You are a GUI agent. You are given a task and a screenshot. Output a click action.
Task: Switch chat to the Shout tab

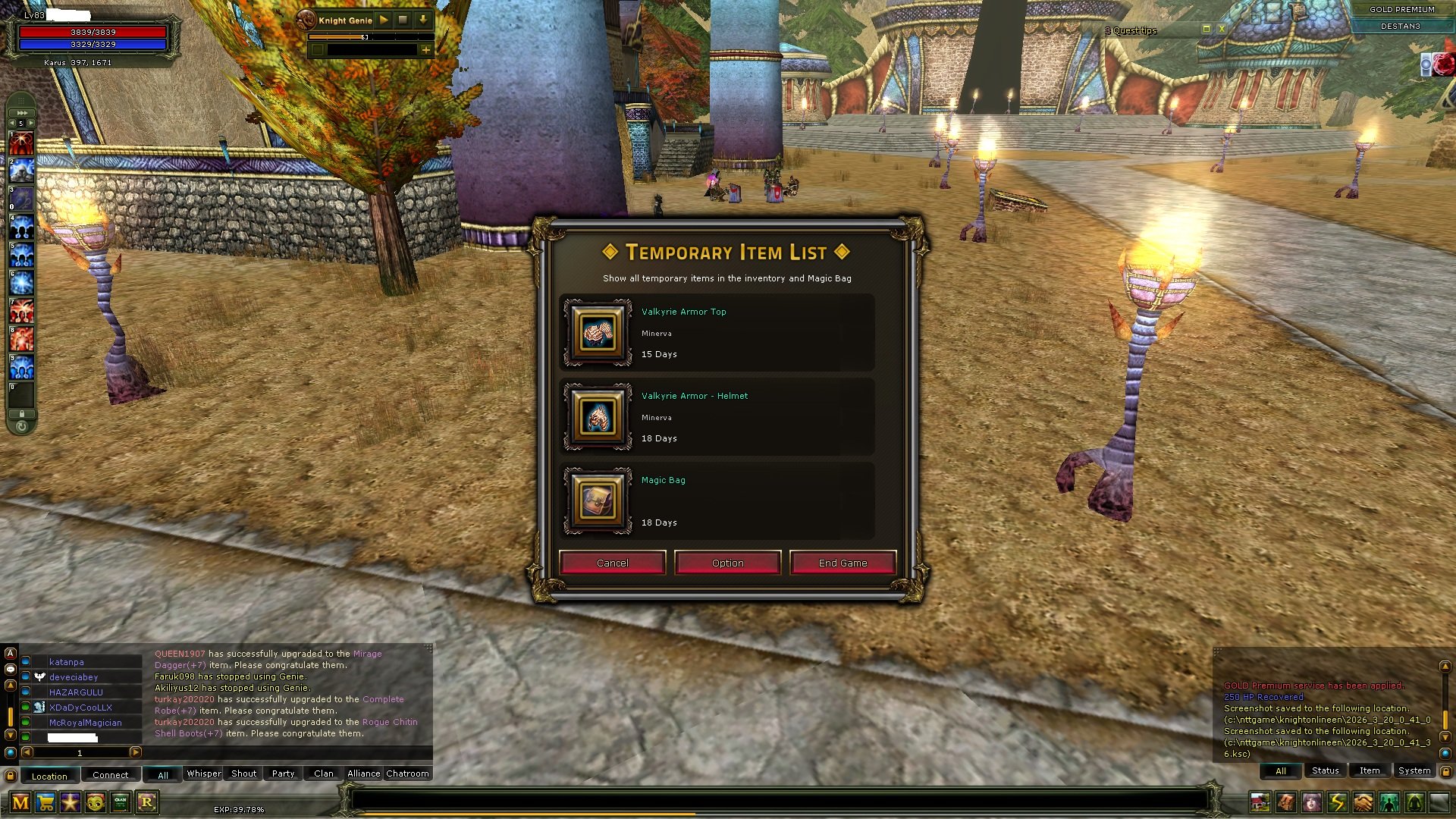click(243, 773)
